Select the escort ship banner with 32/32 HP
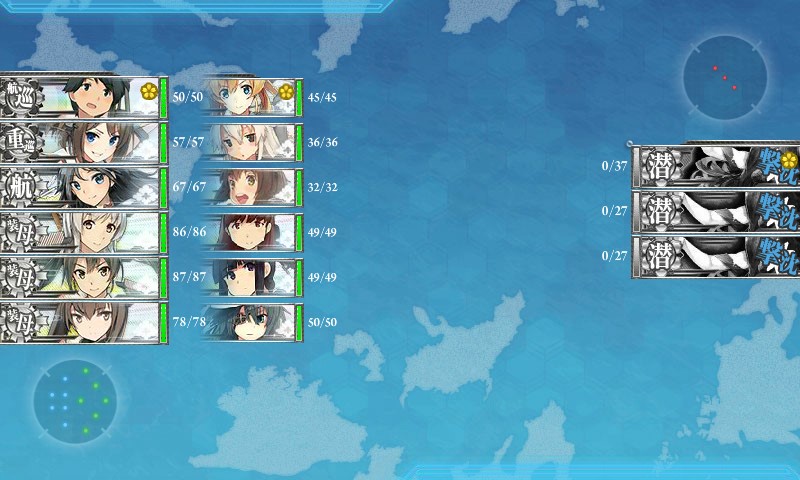 252,187
